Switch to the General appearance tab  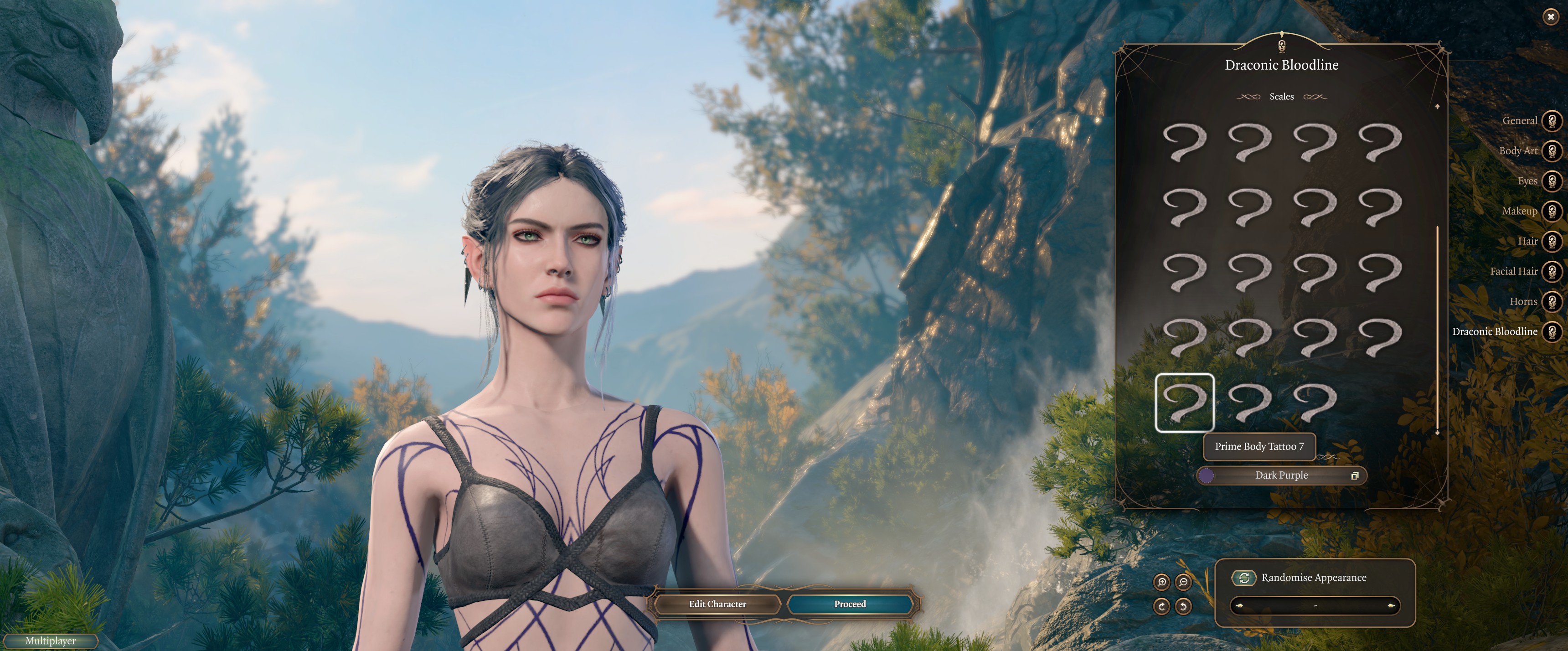1552,120
